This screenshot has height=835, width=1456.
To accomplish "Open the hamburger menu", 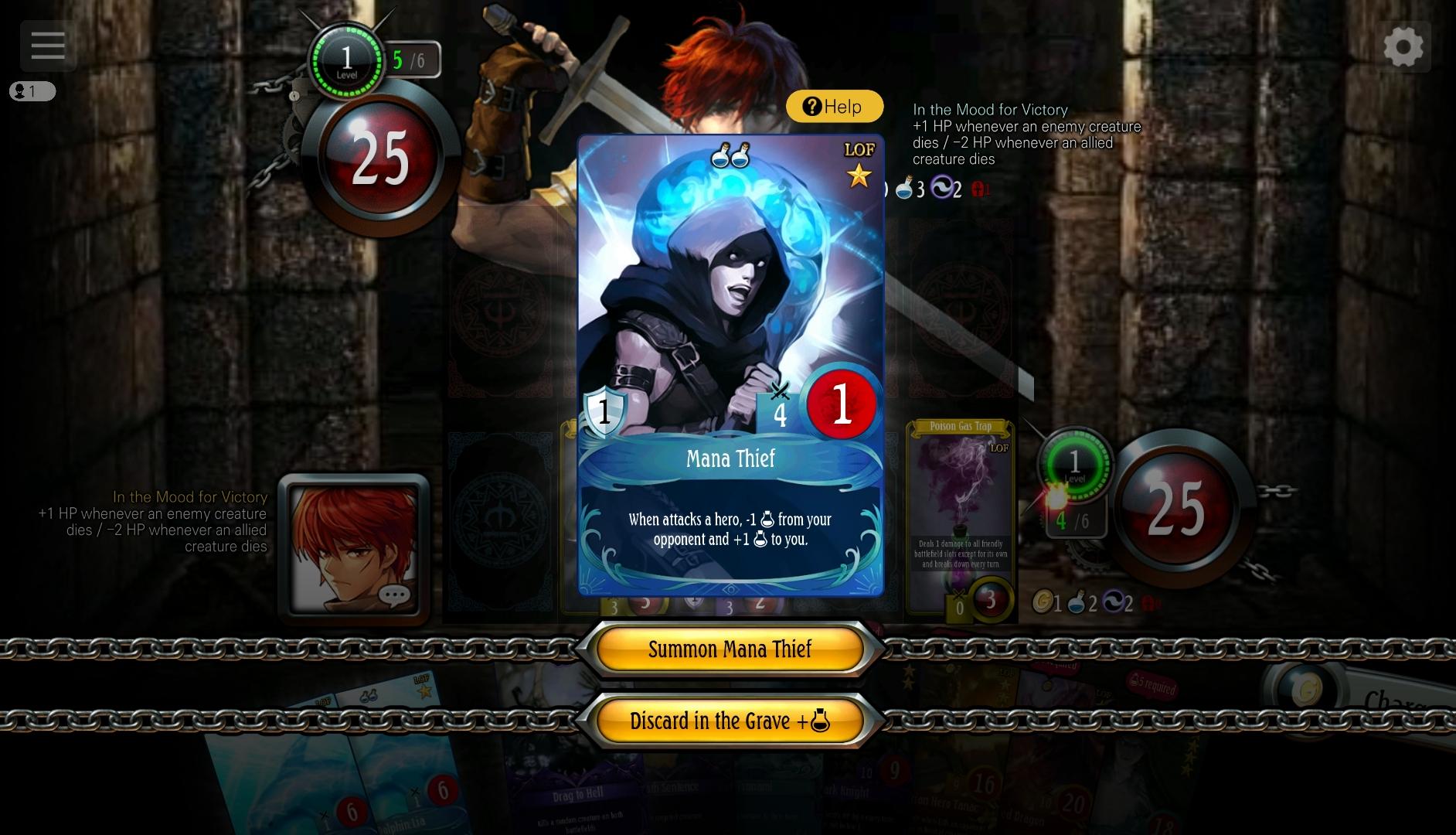I will coord(47,46).
